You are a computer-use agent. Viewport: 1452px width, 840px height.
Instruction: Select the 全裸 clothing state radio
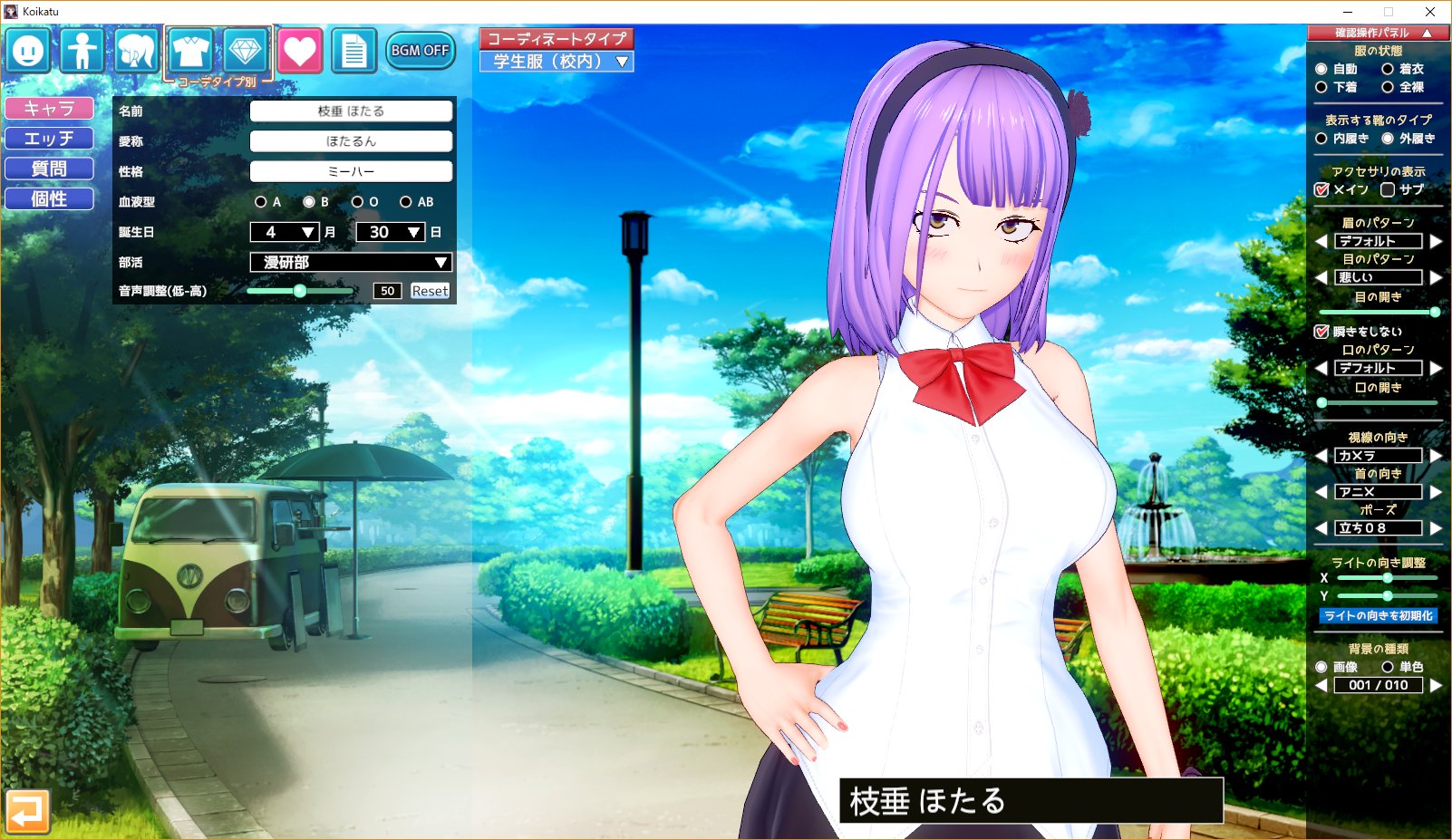1388,88
